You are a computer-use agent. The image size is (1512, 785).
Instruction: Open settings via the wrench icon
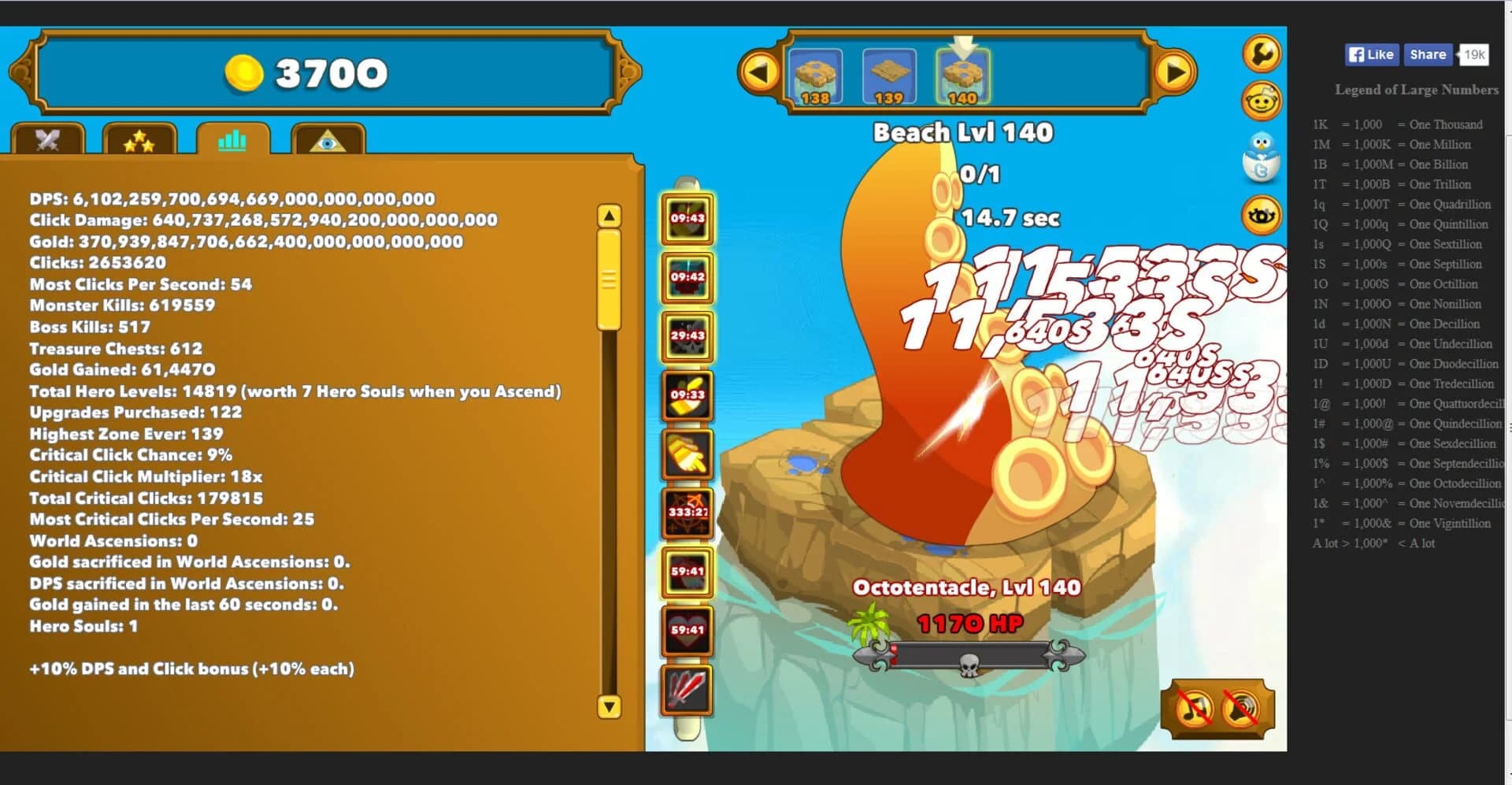coord(1262,54)
